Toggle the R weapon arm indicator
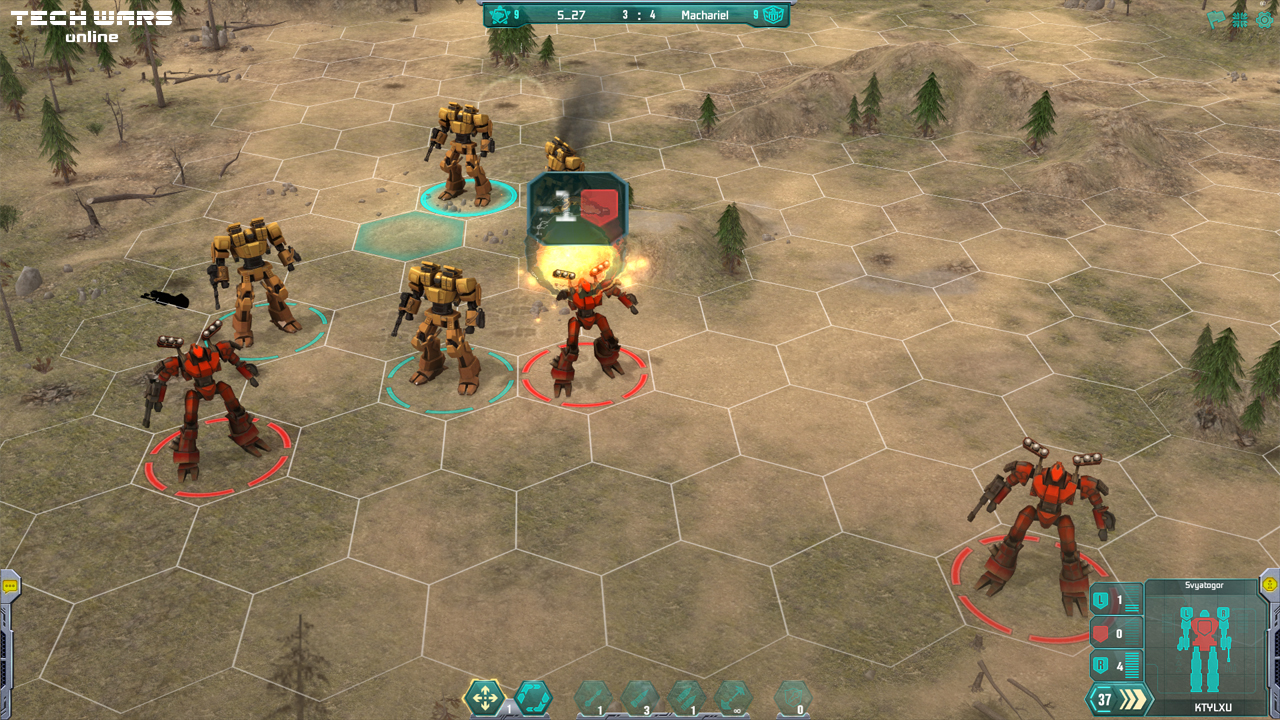Viewport: 1280px width, 720px height. point(1101,664)
